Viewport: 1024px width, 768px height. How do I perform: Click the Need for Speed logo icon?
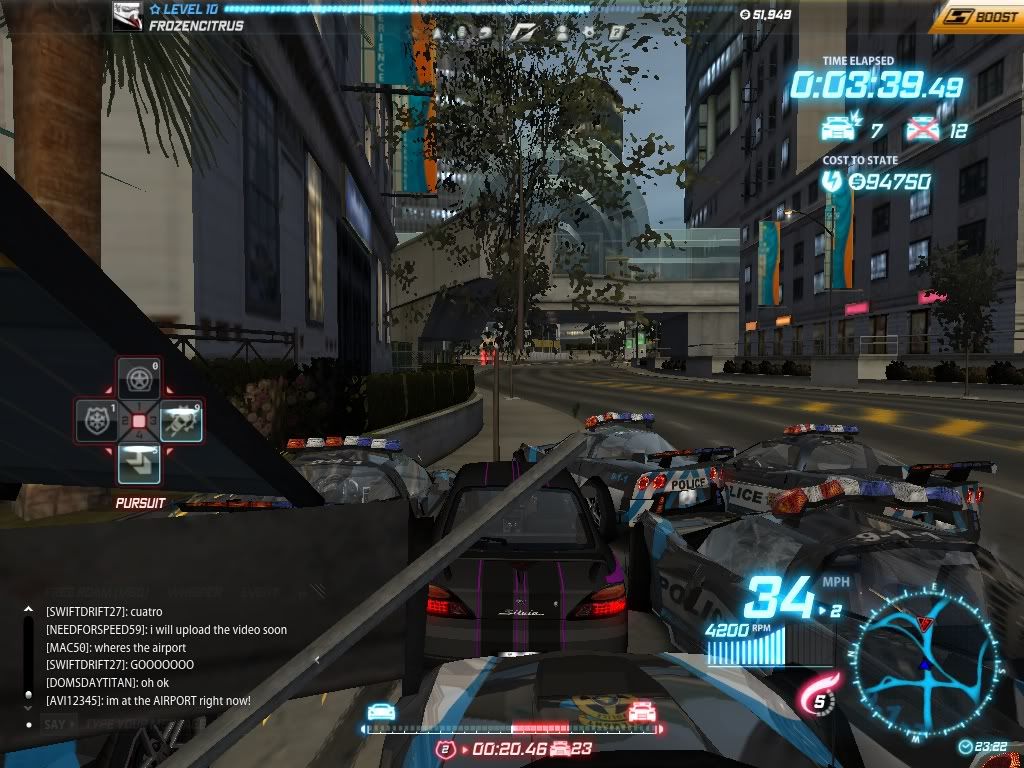point(523,32)
